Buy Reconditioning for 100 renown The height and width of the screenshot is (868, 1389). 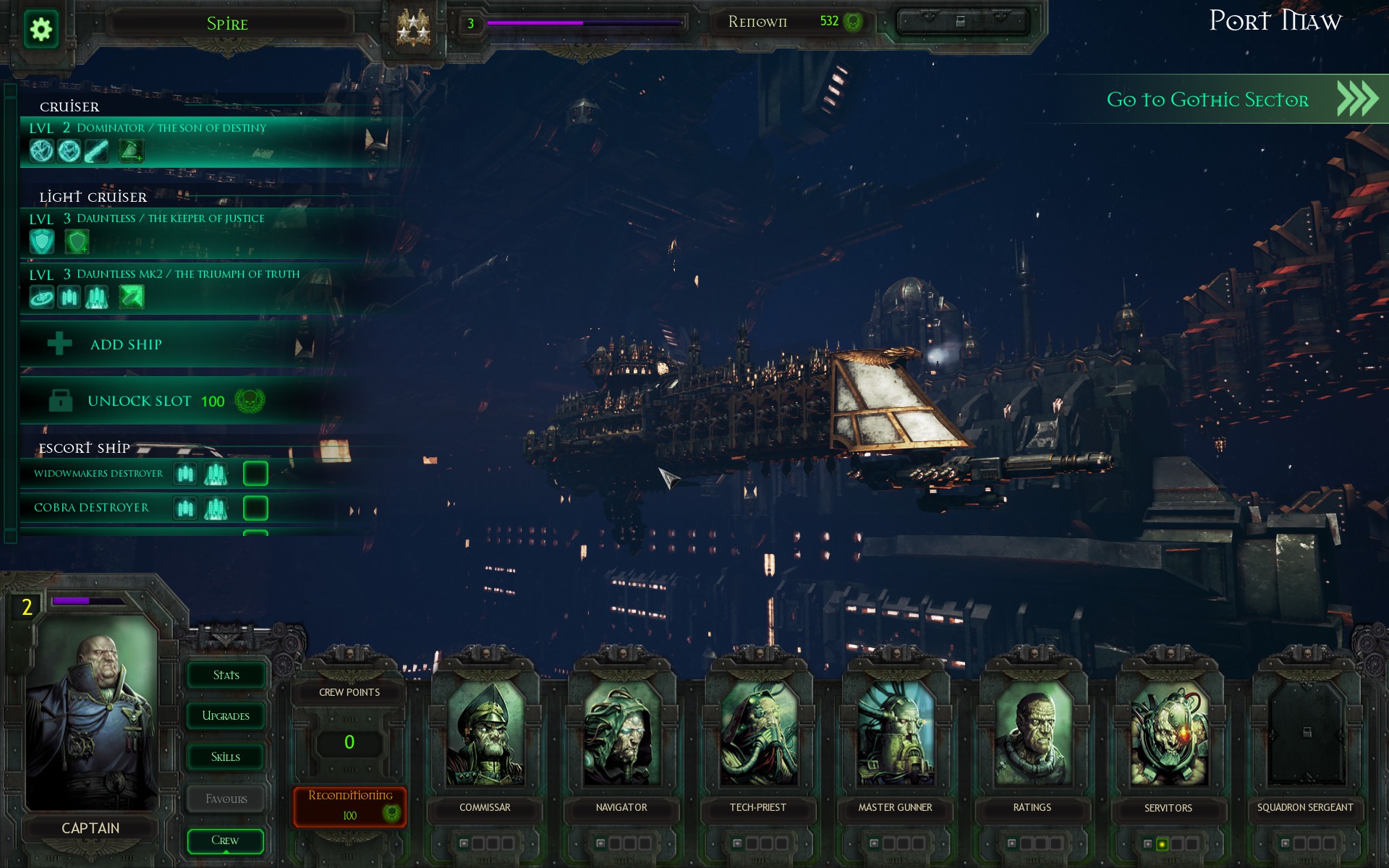pyautogui.click(x=350, y=805)
